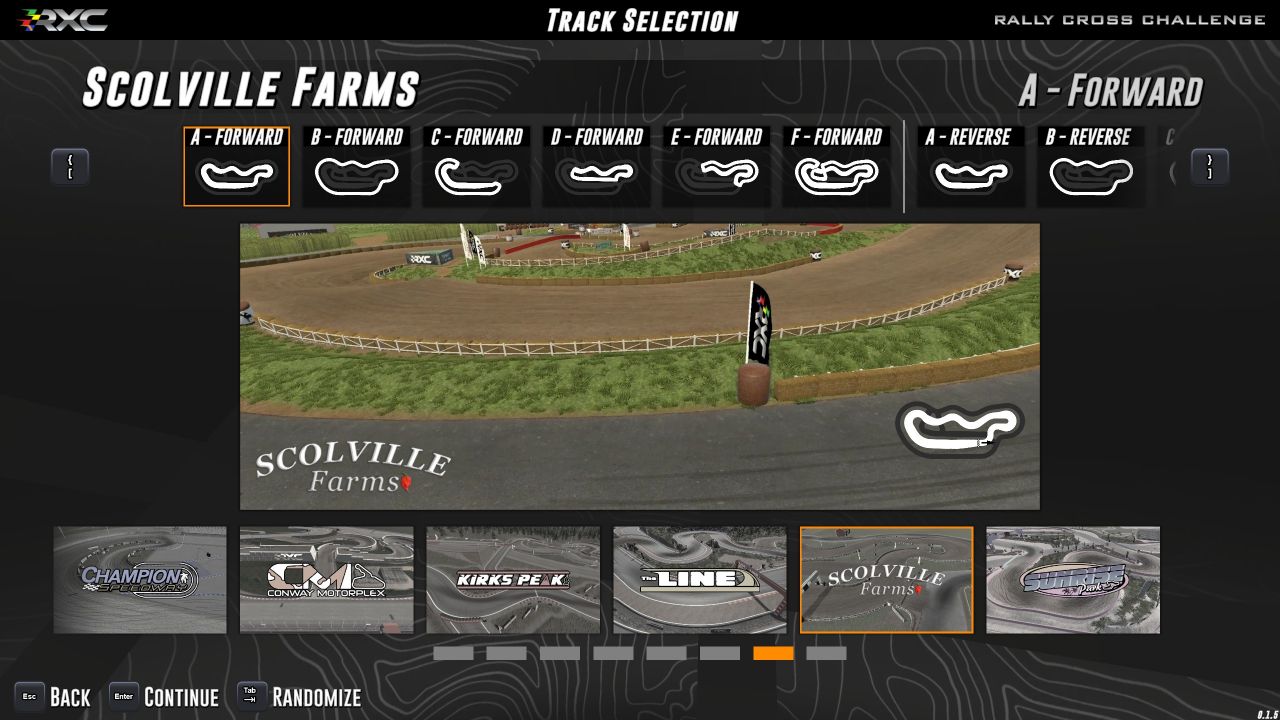Pick the Kirks Peak track
Screen dimensions: 1280x720
pyautogui.click(x=513, y=580)
